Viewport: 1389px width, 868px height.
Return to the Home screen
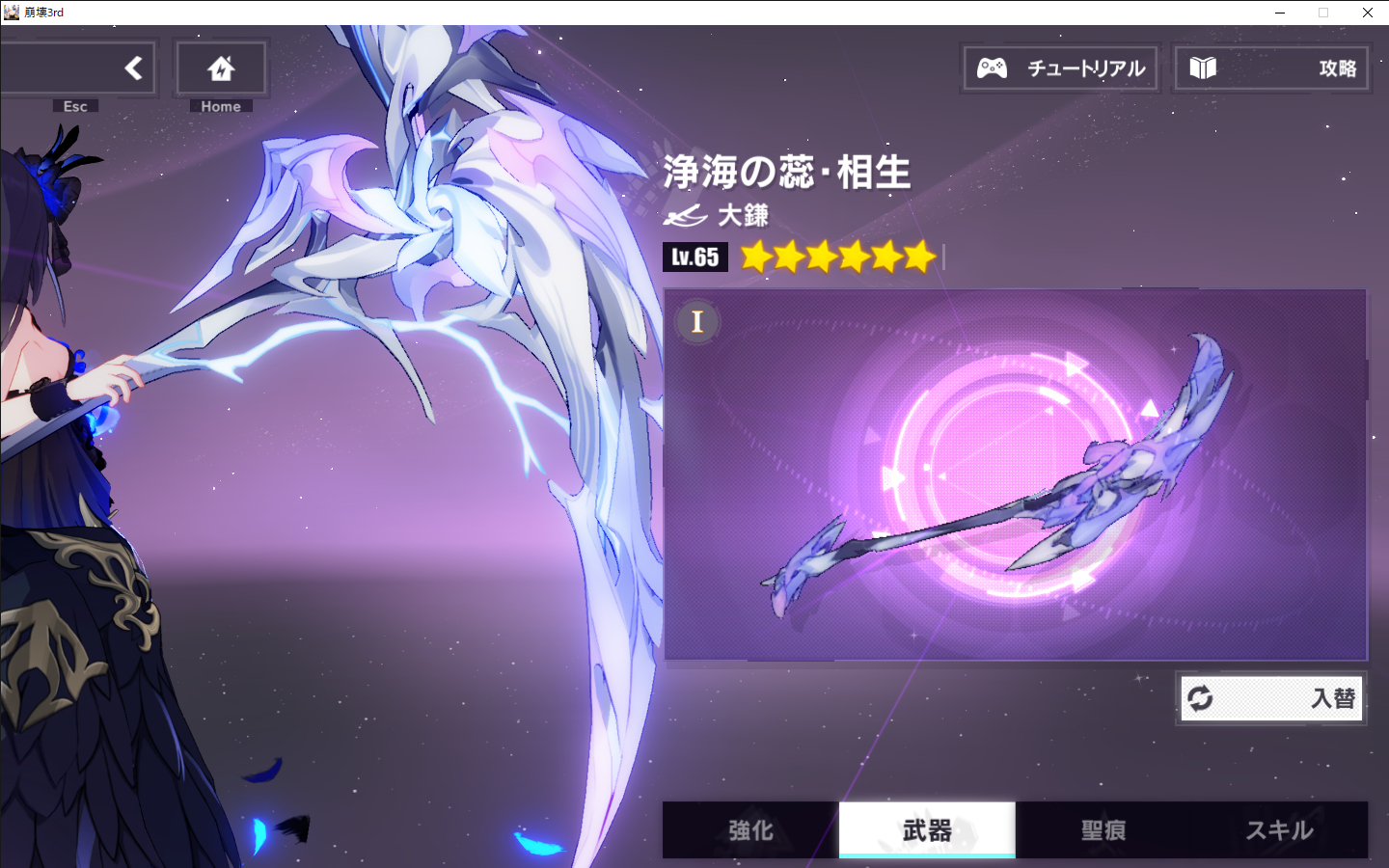(221, 68)
